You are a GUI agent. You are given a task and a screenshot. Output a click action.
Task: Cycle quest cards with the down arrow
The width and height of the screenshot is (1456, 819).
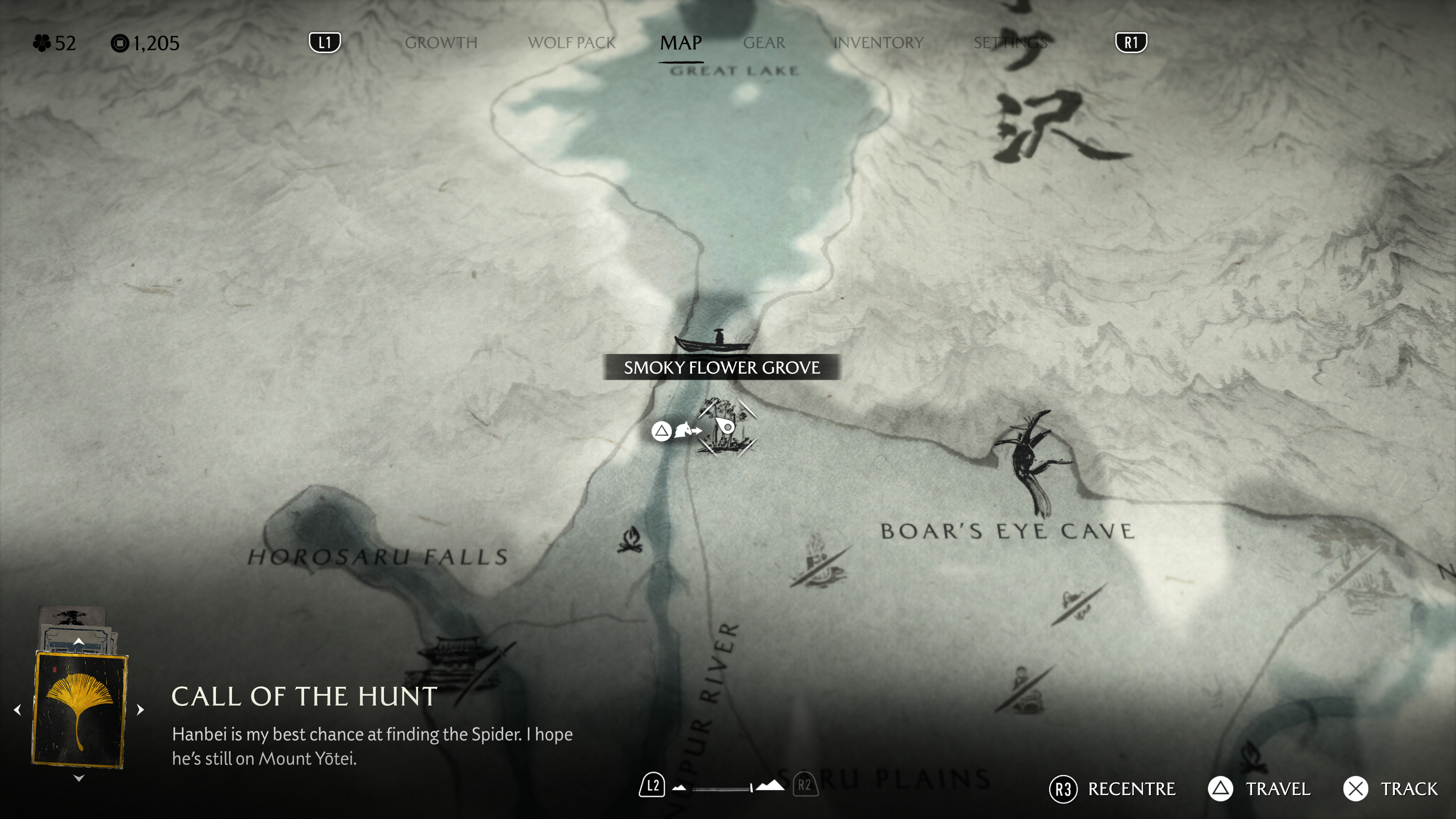tap(79, 779)
